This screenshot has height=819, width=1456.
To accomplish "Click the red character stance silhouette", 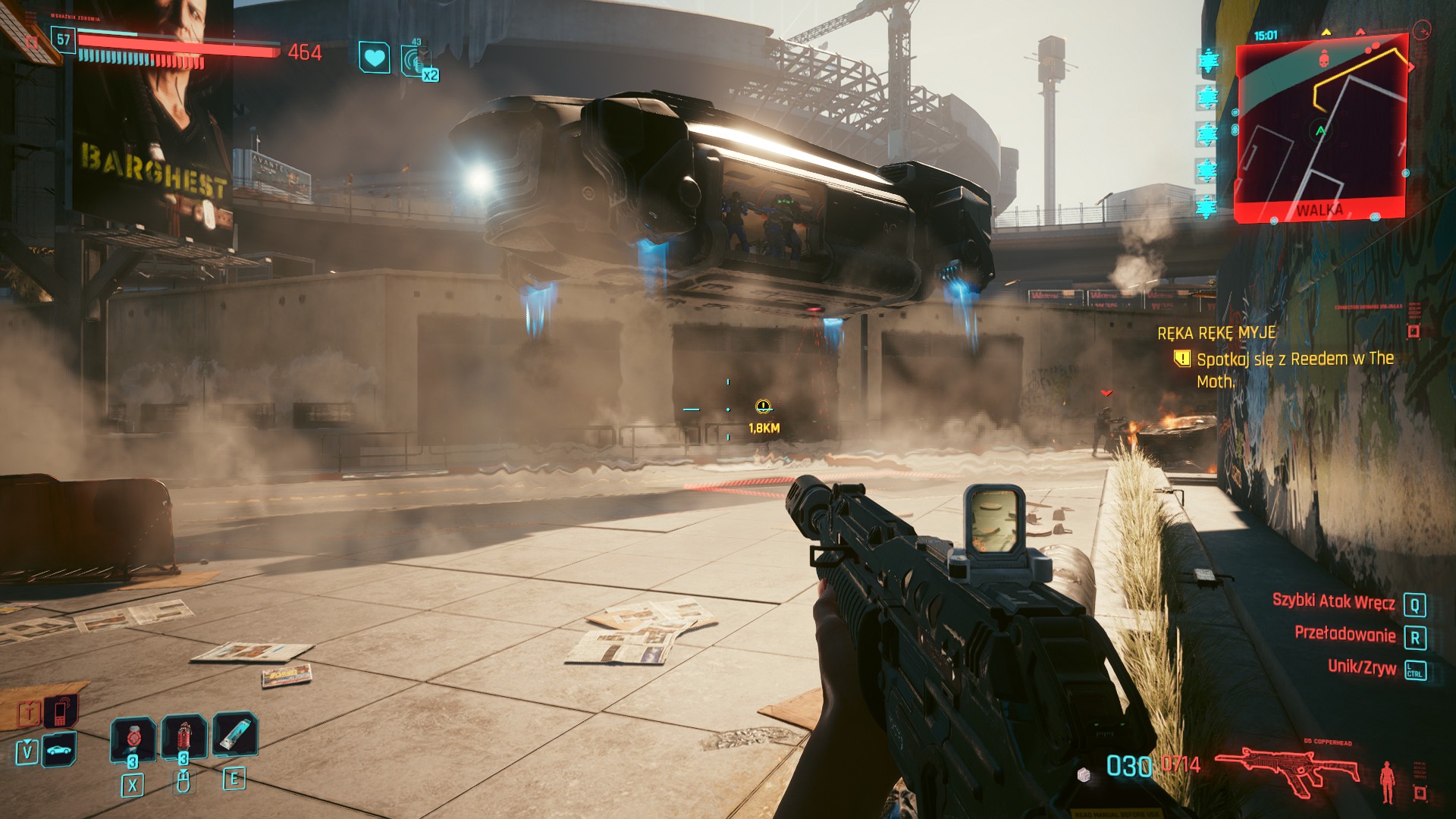I will pos(1387,781).
